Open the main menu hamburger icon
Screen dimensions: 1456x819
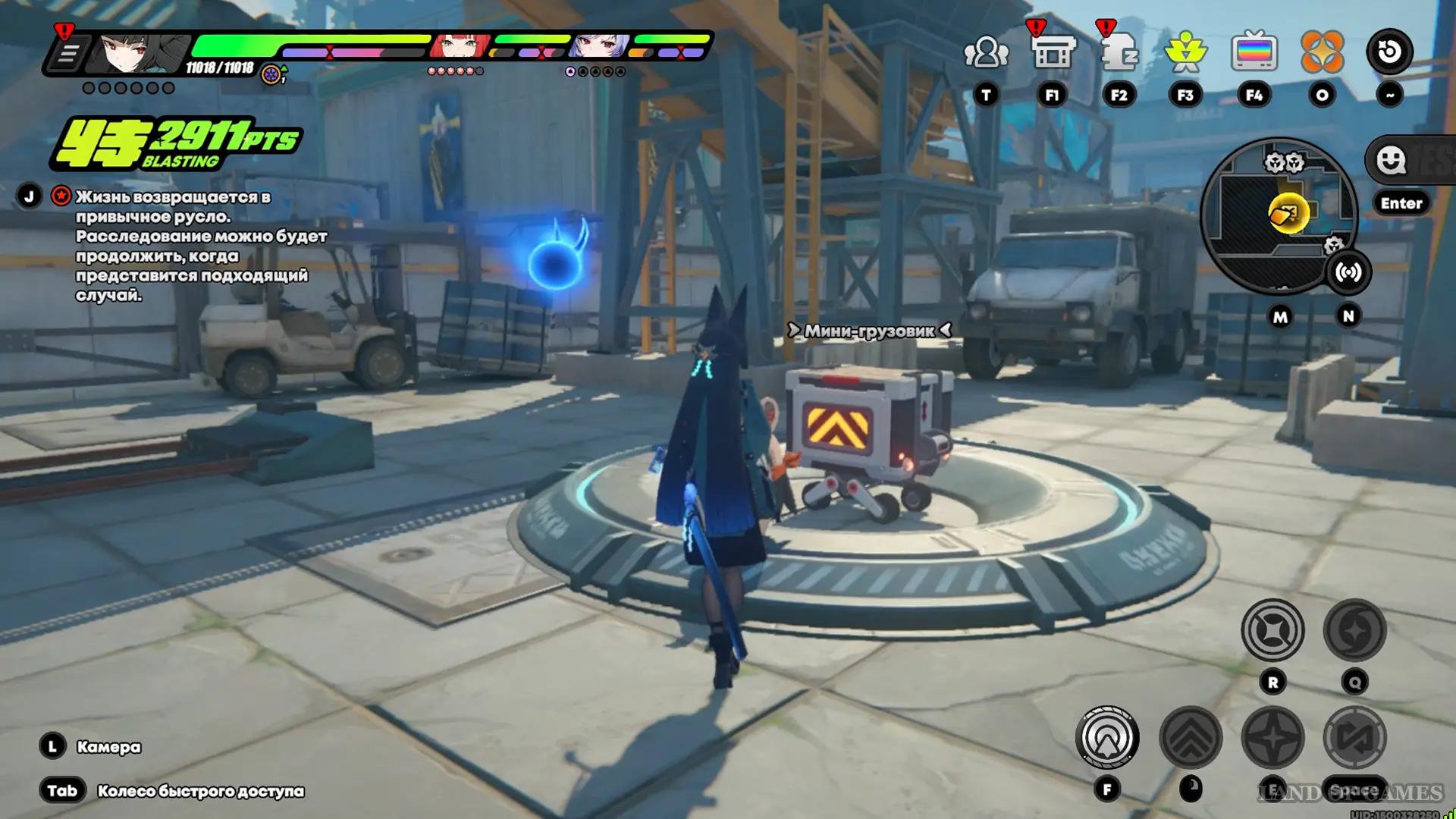tap(67, 54)
